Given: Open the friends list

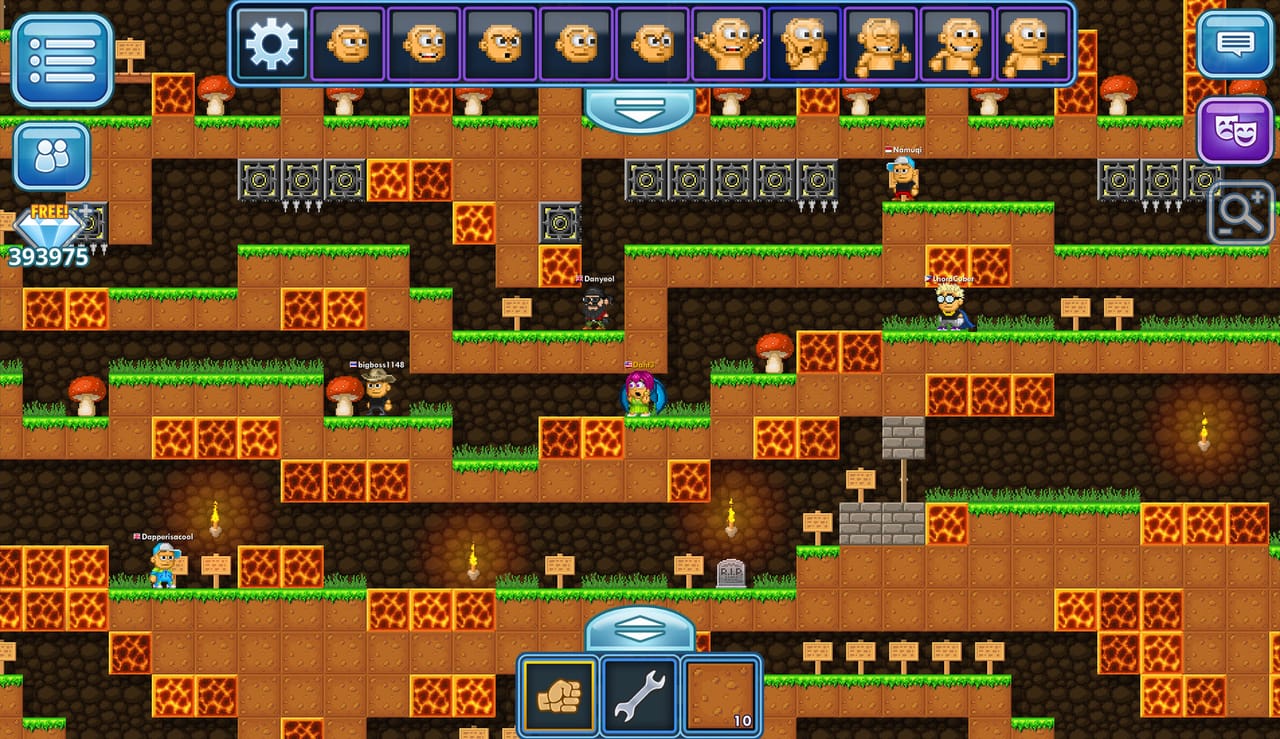Looking at the screenshot, I should tap(50, 155).
